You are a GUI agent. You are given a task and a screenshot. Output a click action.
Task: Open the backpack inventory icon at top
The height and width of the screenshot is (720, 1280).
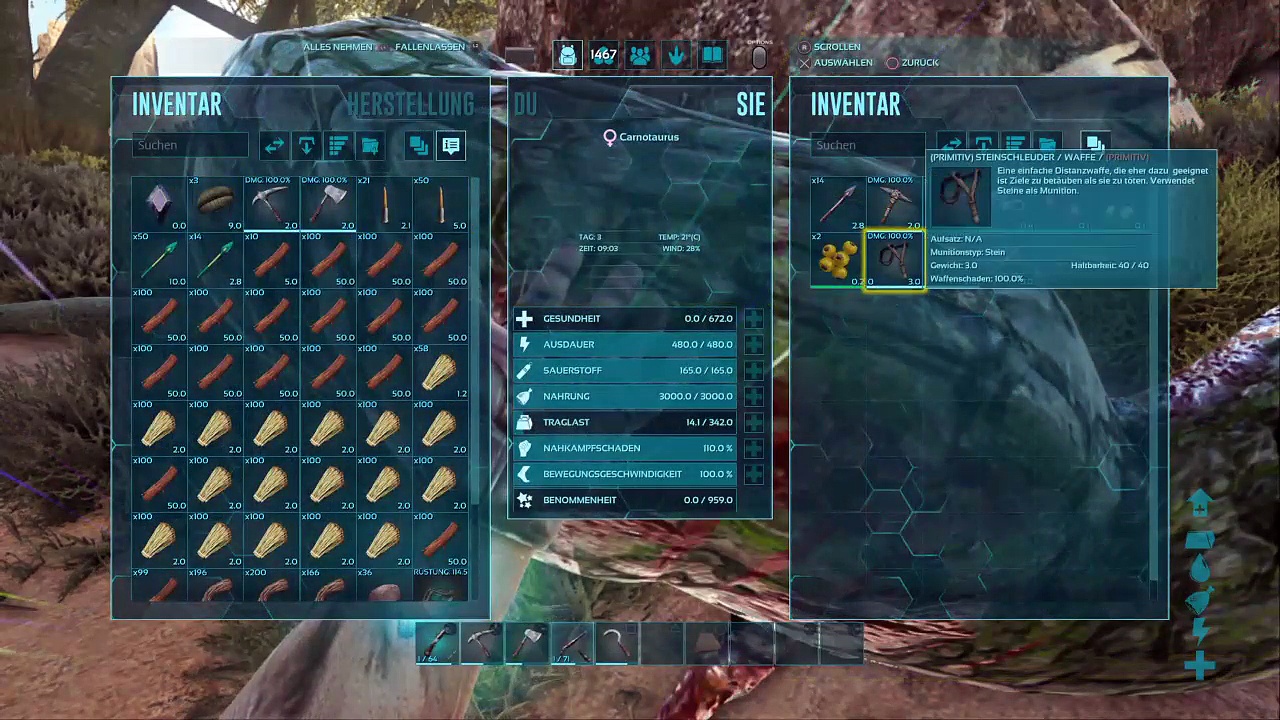pos(567,56)
